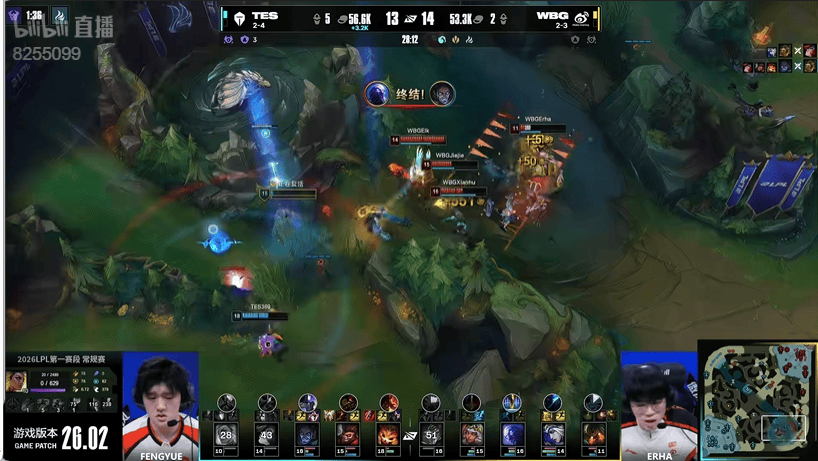Open FENGYUE's player camera

click(x=160, y=400)
